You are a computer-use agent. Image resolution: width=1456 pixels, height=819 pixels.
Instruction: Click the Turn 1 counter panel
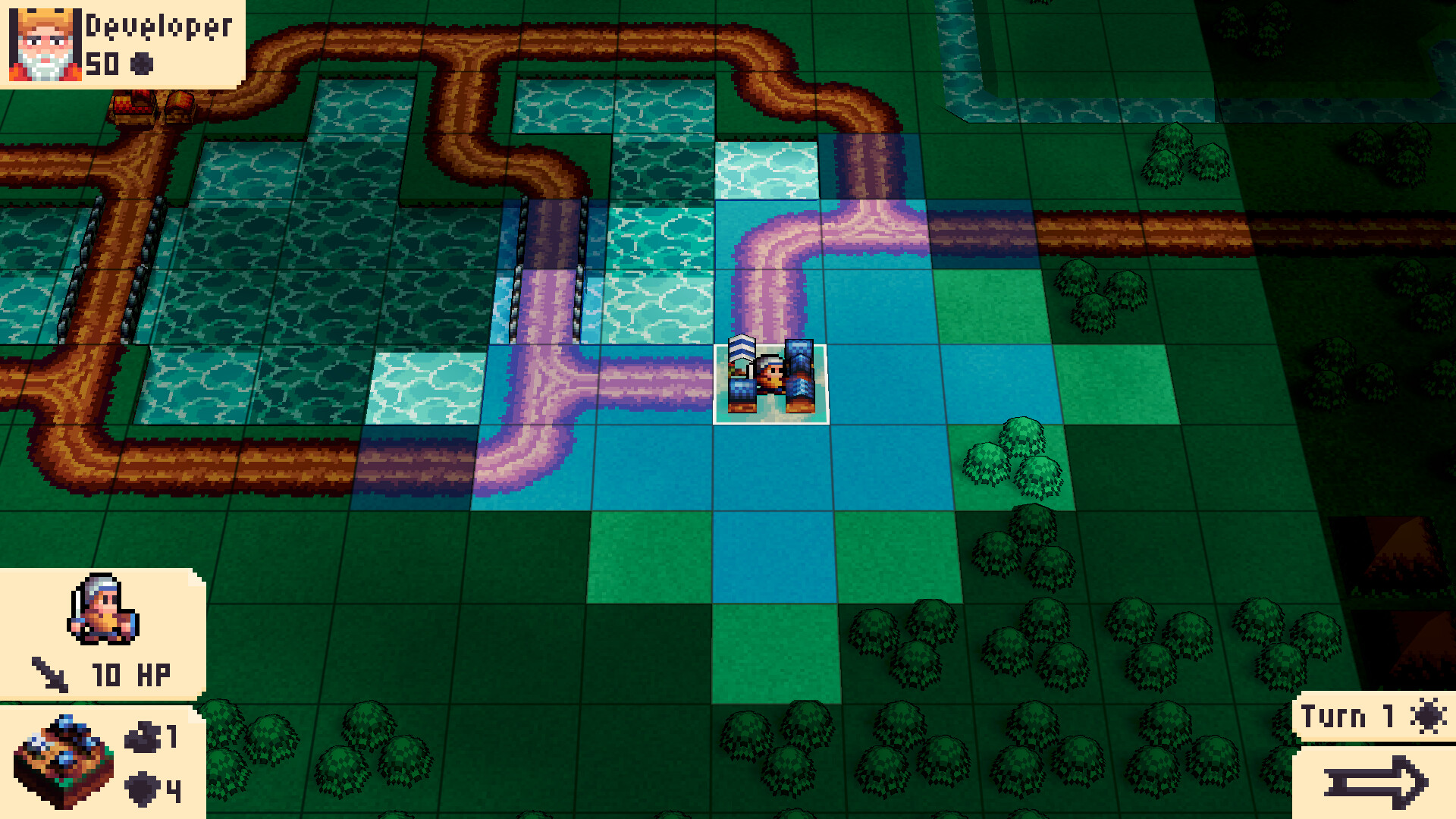(1357, 716)
